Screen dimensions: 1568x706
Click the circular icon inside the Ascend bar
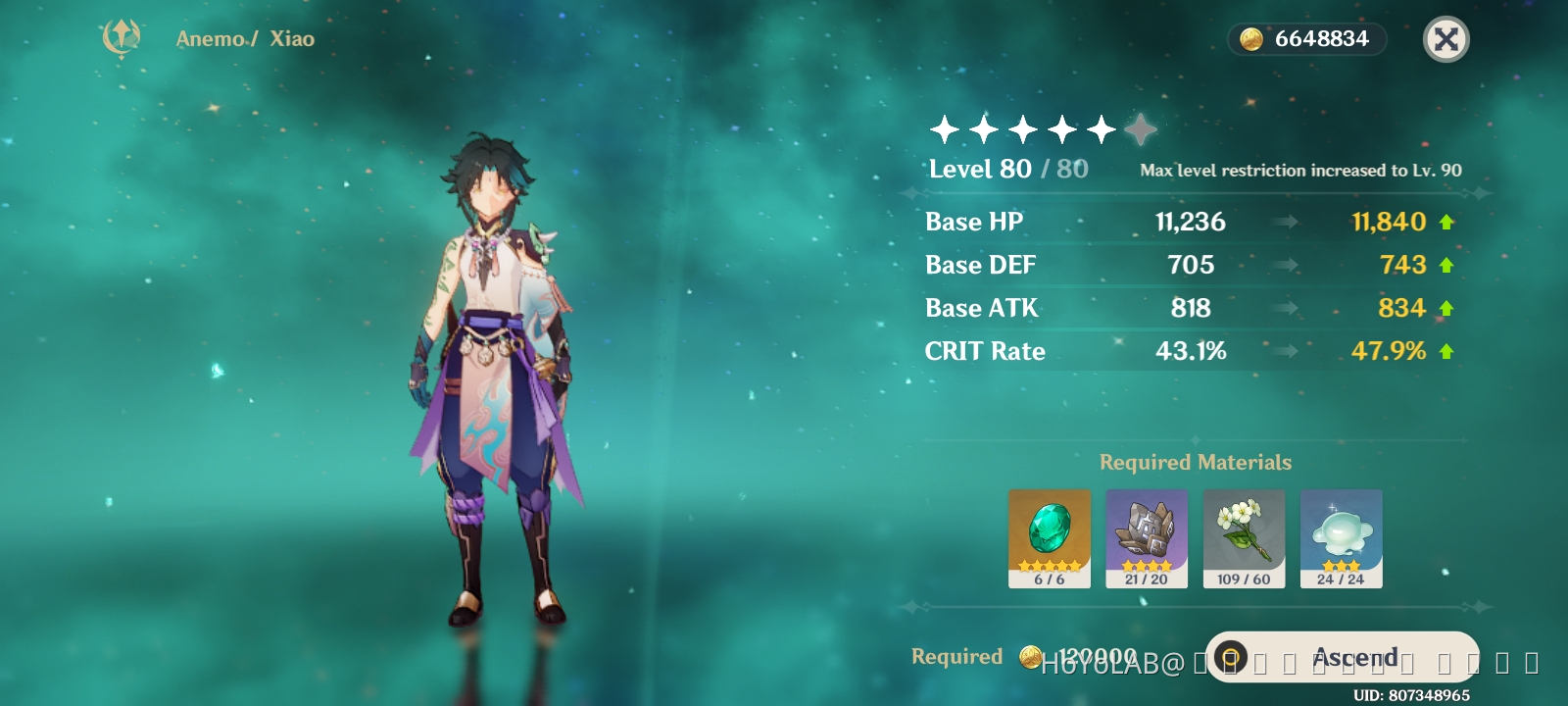click(1233, 657)
